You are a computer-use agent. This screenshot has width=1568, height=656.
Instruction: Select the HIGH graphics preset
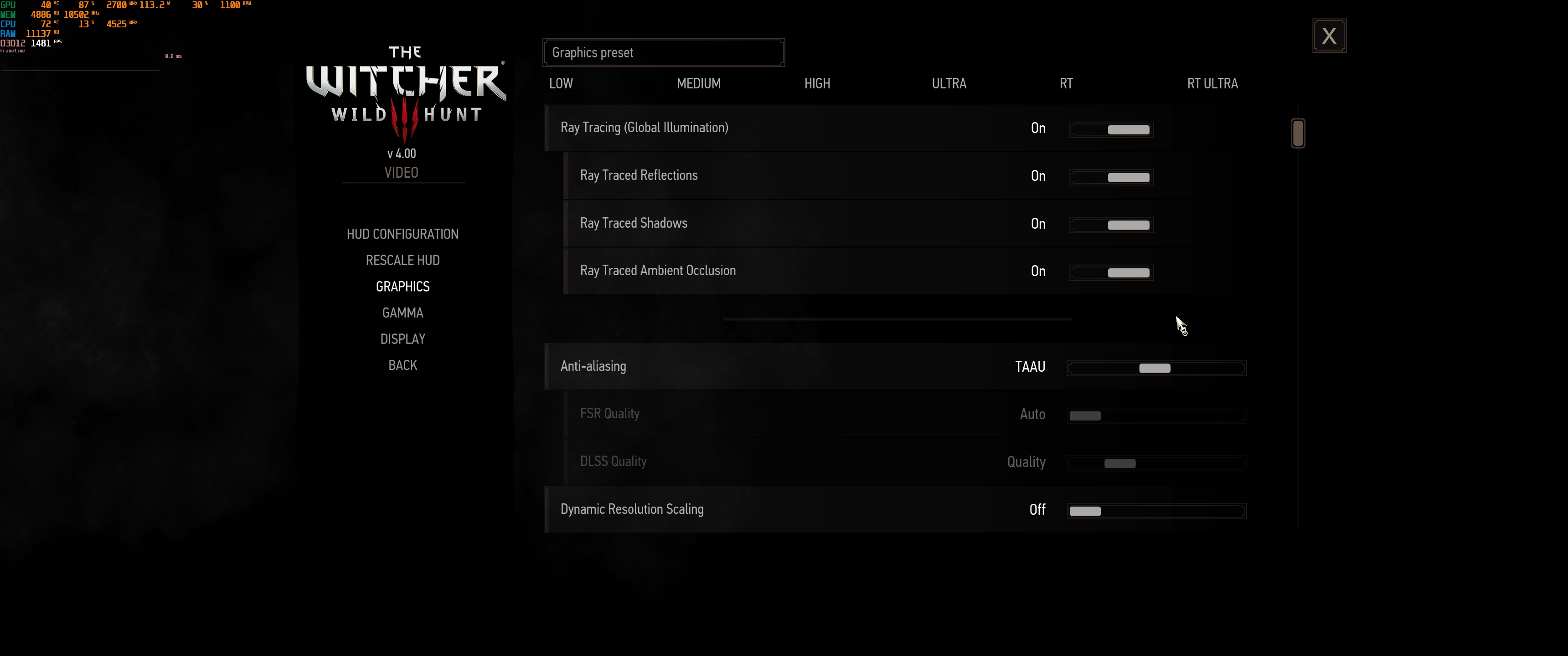[816, 83]
